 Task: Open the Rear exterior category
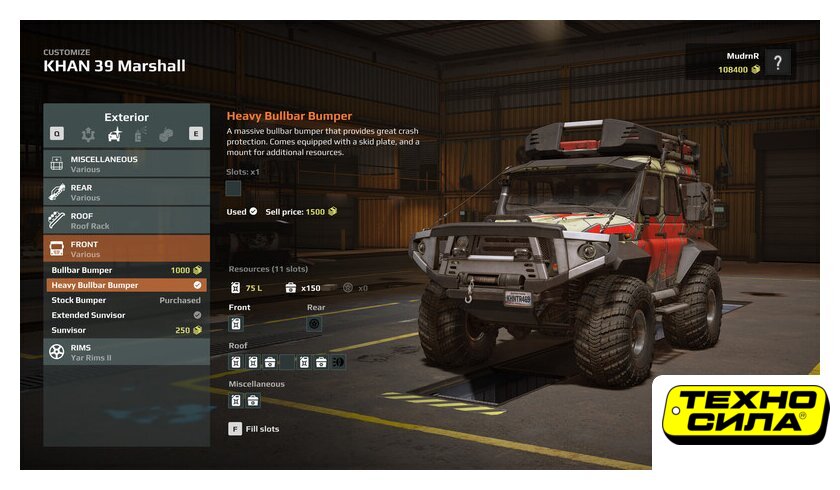point(126,192)
